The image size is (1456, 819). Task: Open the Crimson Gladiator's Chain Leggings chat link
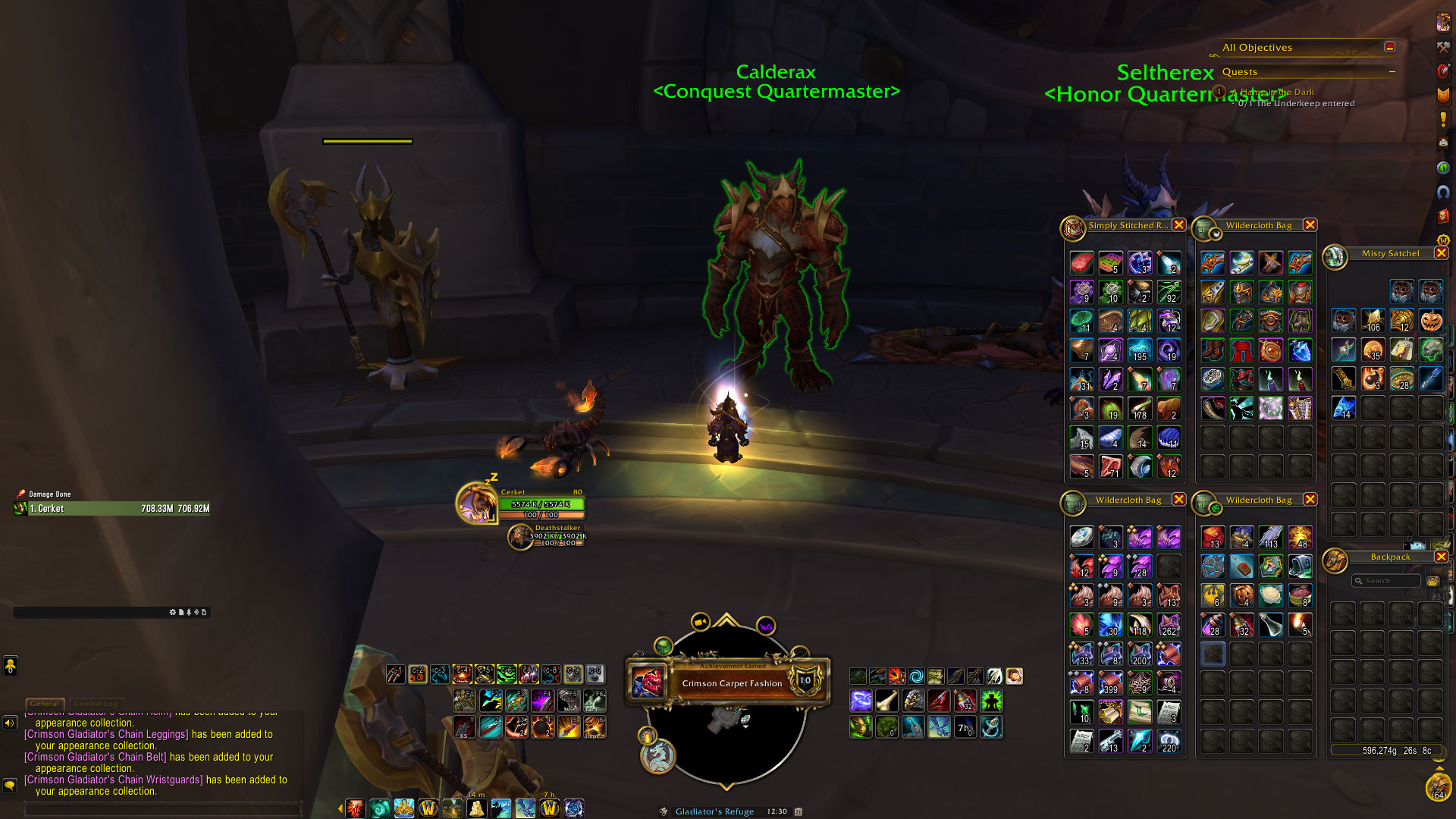point(106,734)
